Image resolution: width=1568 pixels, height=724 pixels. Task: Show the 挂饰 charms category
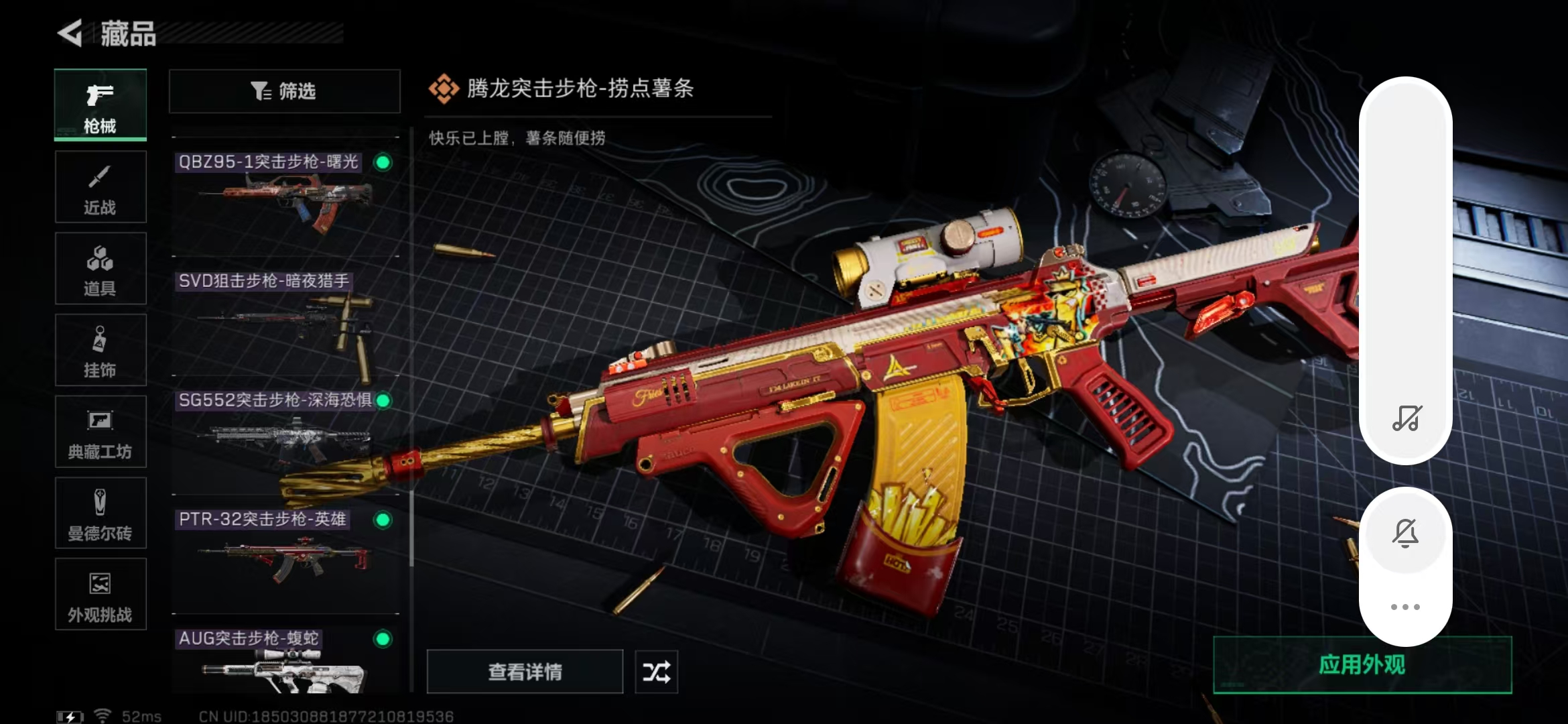(101, 351)
